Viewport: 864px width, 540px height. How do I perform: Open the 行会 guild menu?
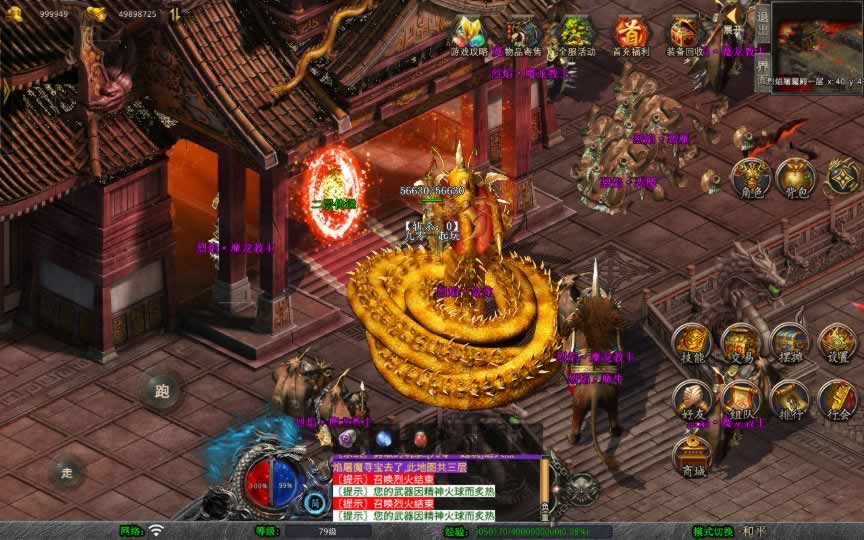click(x=838, y=400)
